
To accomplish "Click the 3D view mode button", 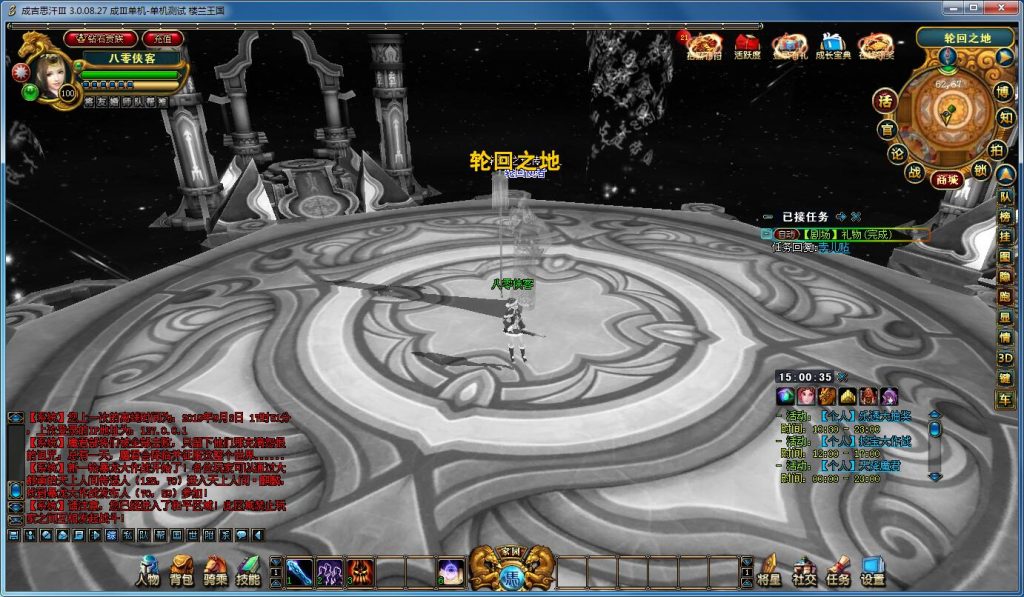I will coord(1004,358).
